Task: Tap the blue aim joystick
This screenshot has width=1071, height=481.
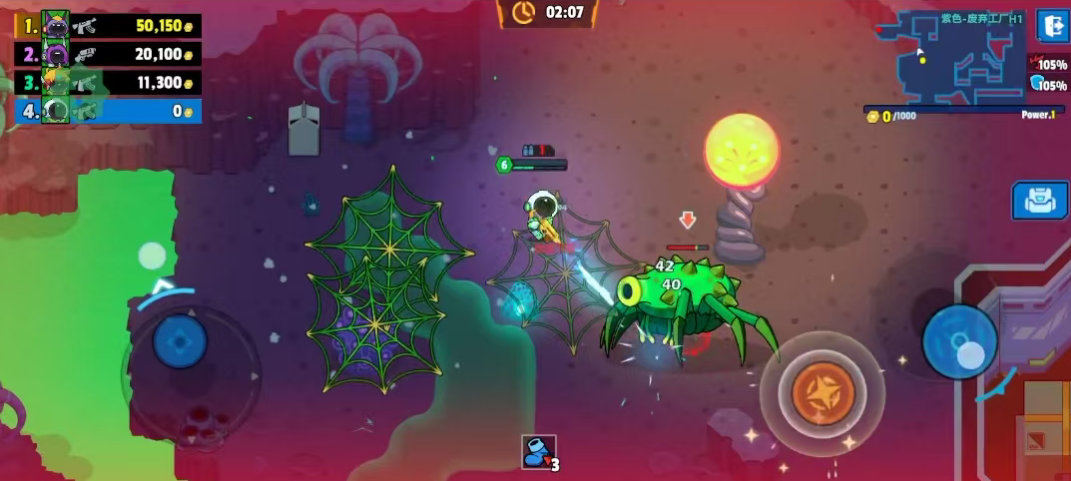Action: coord(959,342)
